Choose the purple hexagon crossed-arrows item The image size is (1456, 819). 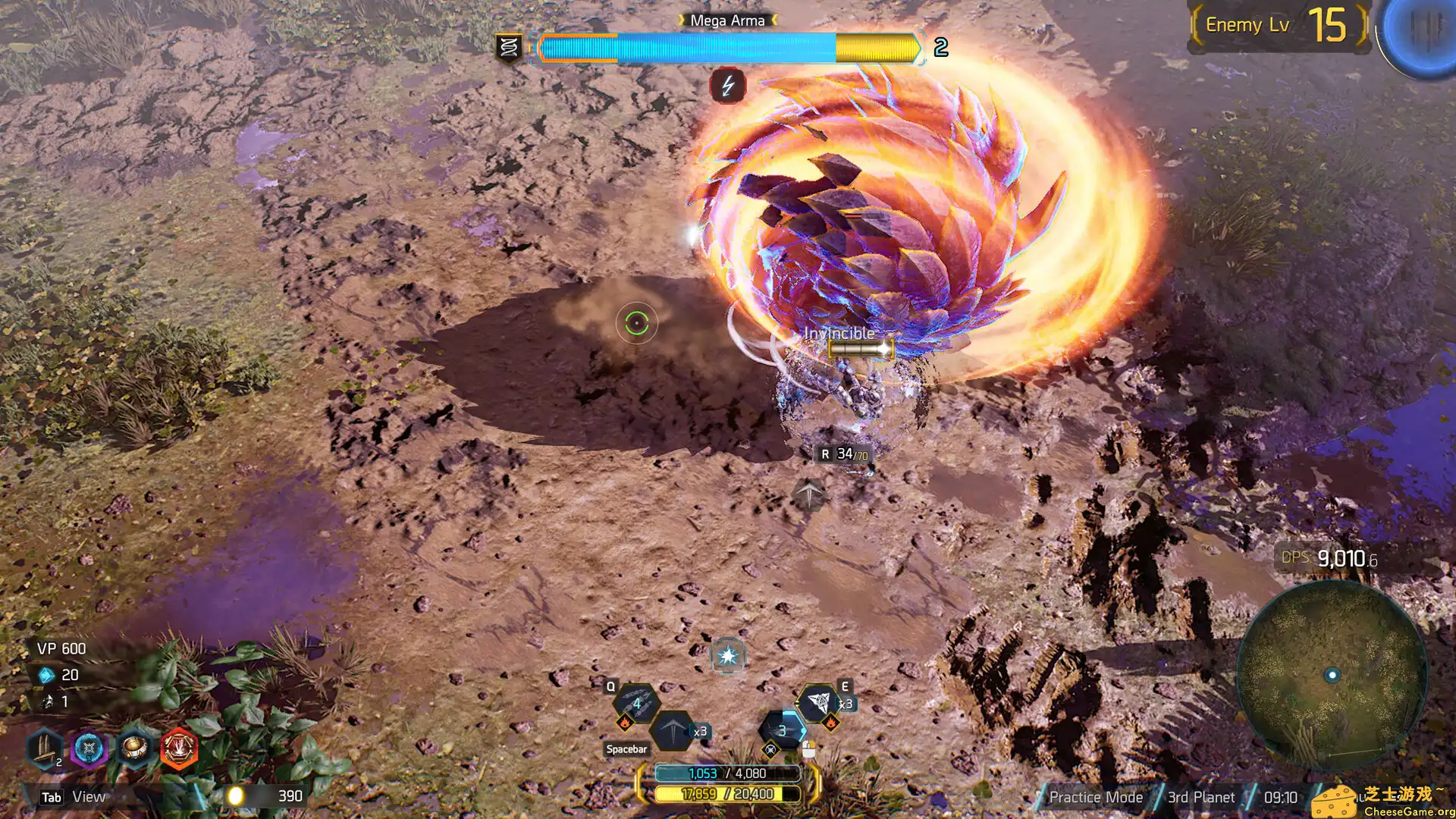tap(89, 749)
